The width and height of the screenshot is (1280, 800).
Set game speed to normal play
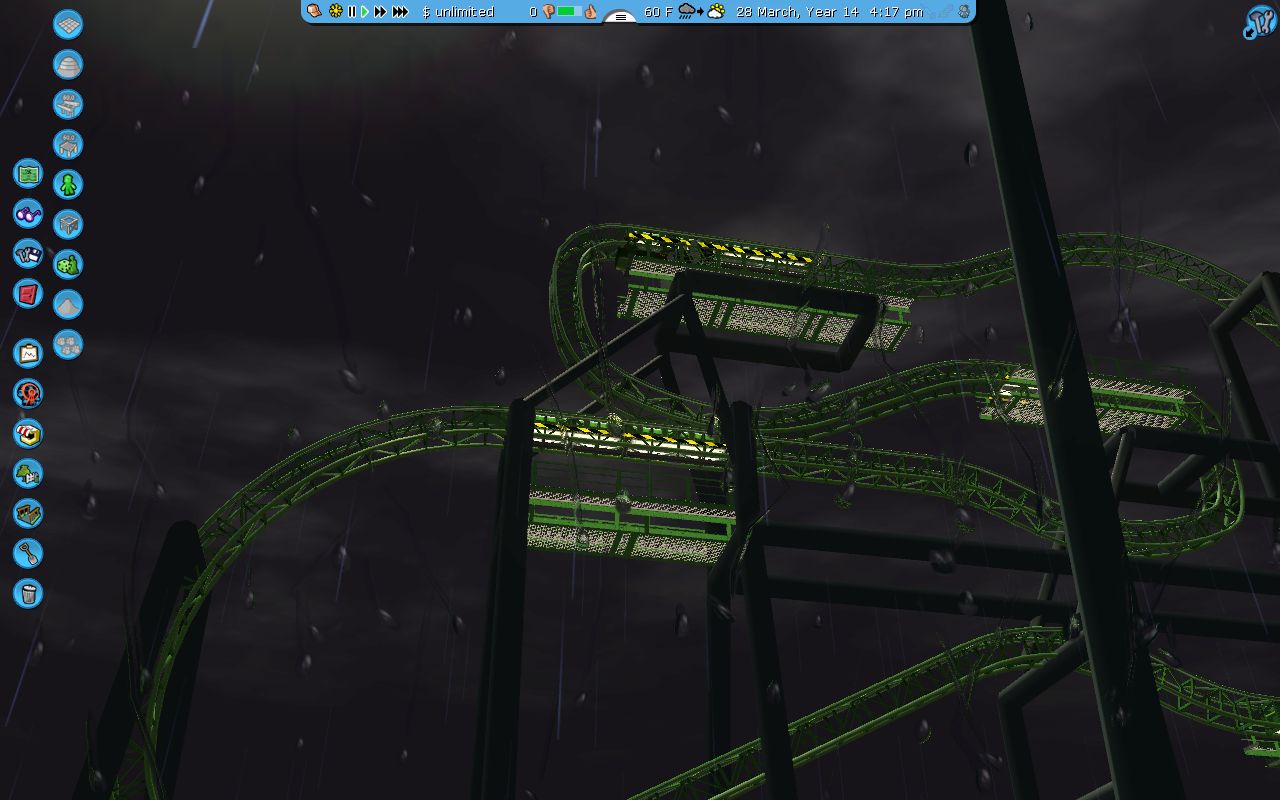point(365,12)
